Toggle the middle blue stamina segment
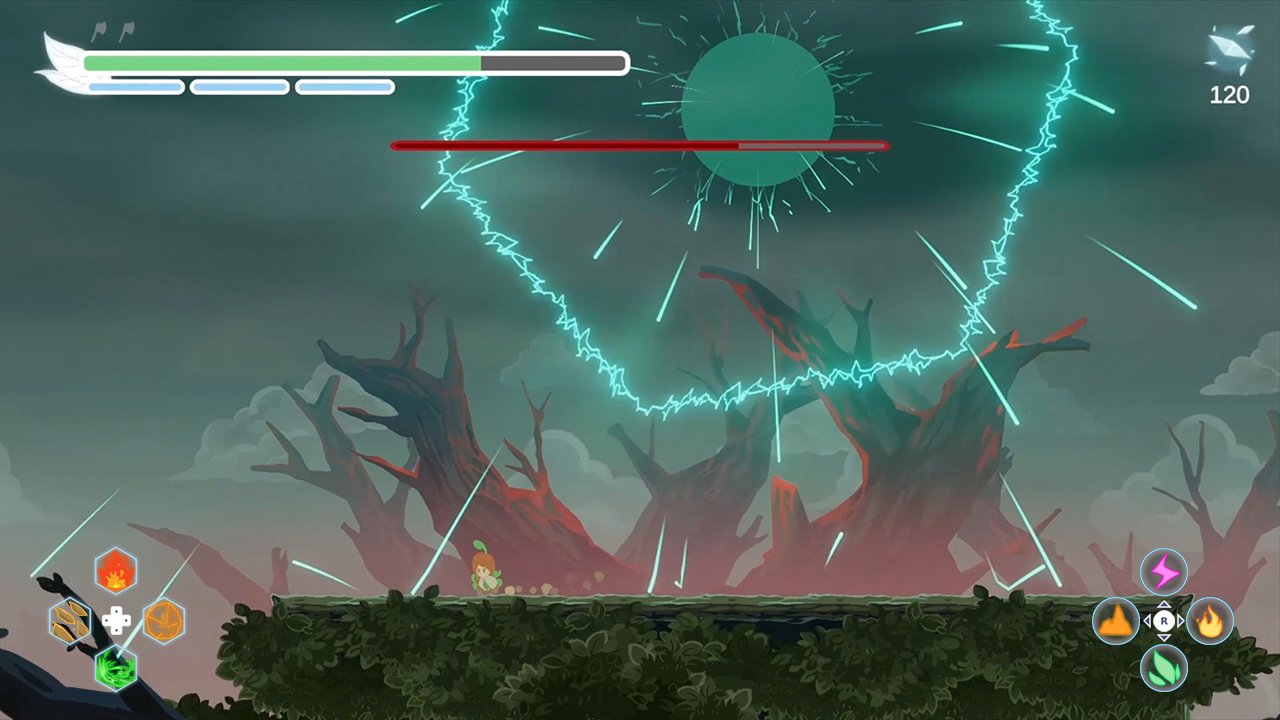This screenshot has width=1280, height=720. point(238,87)
